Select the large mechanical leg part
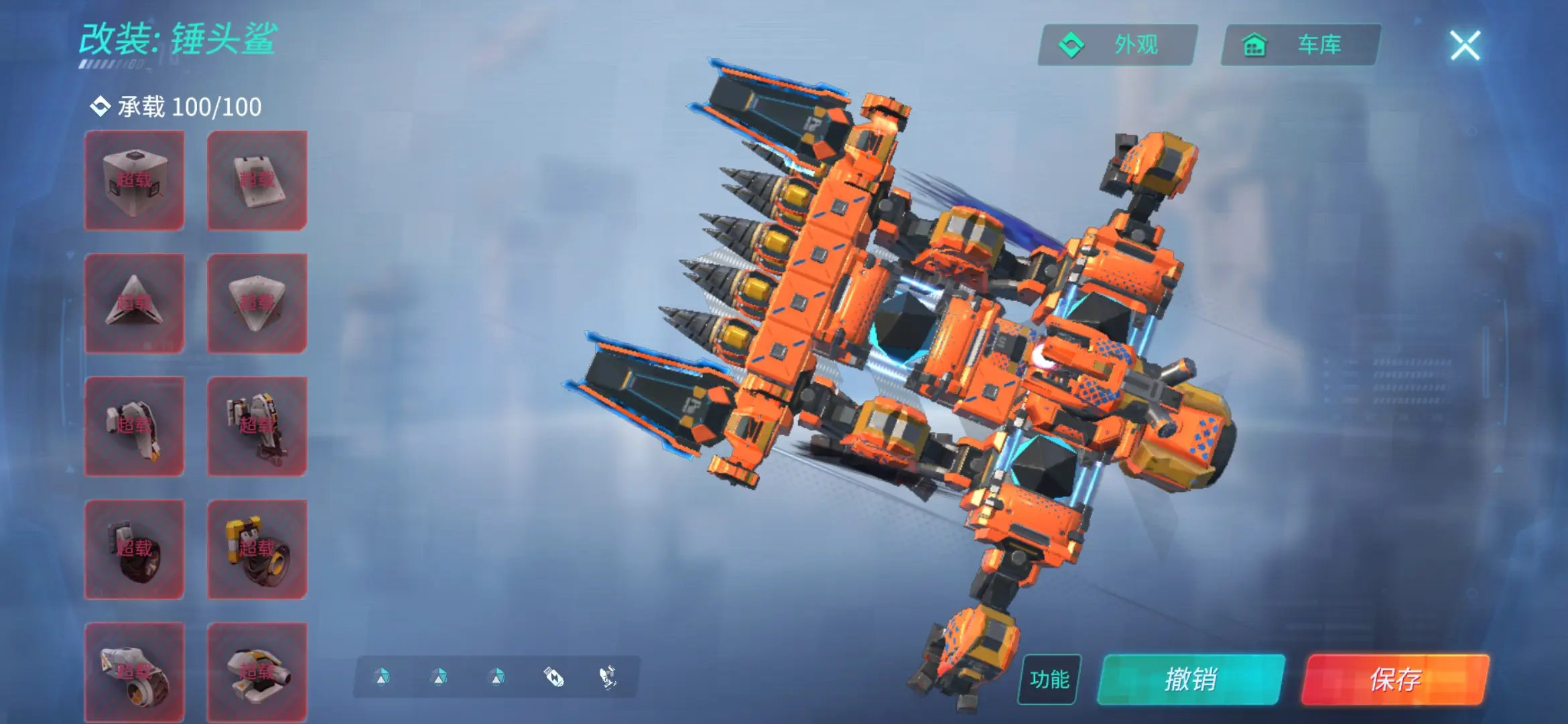 [257, 426]
